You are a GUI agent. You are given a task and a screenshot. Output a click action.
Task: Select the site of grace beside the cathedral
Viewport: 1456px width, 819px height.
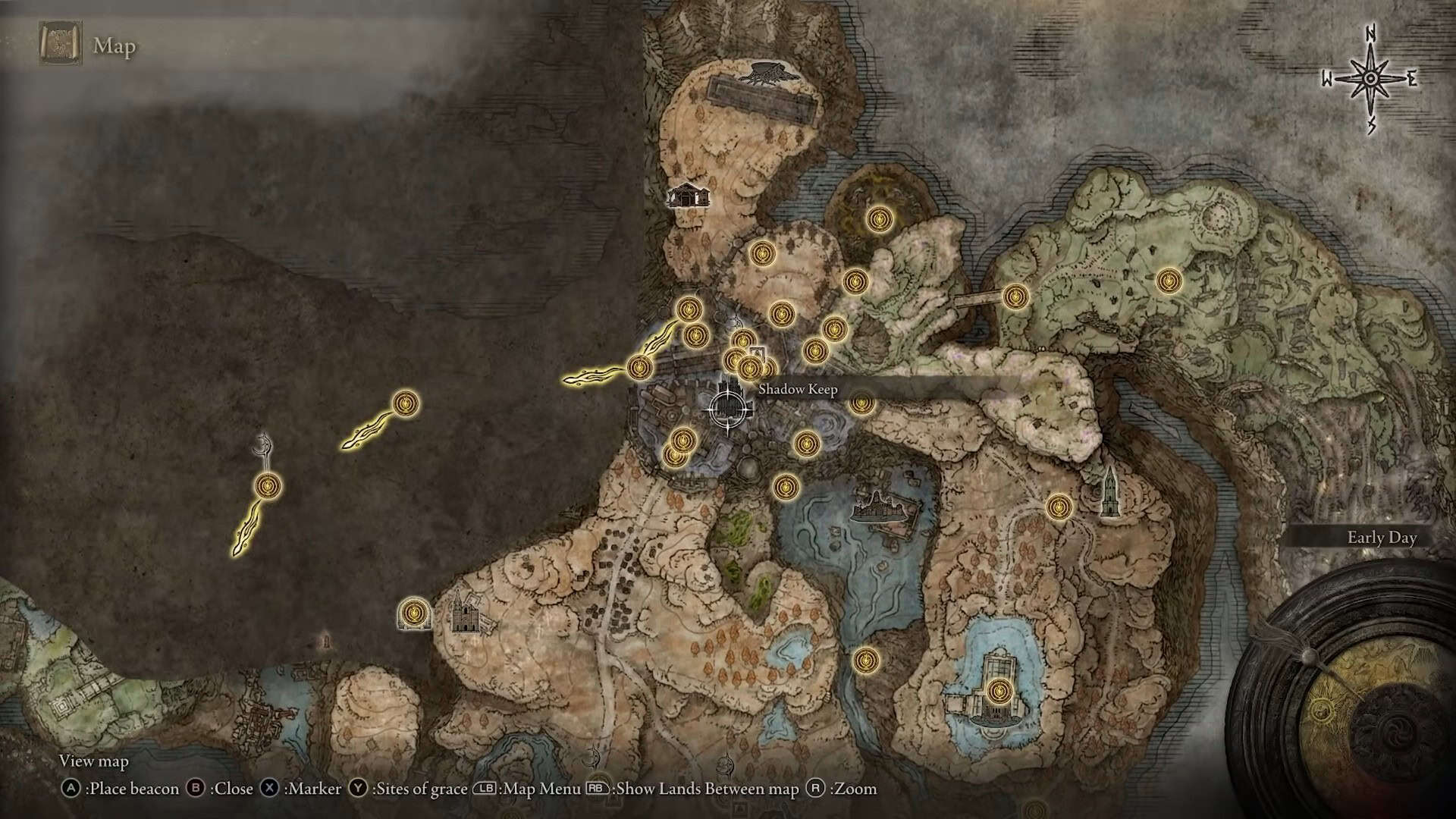click(414, 612)
